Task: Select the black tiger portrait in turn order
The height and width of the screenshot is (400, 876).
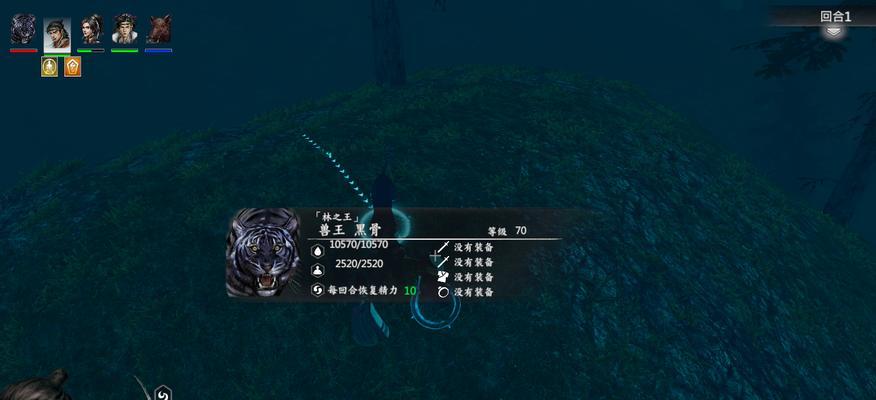Action: tap(24, 29)
